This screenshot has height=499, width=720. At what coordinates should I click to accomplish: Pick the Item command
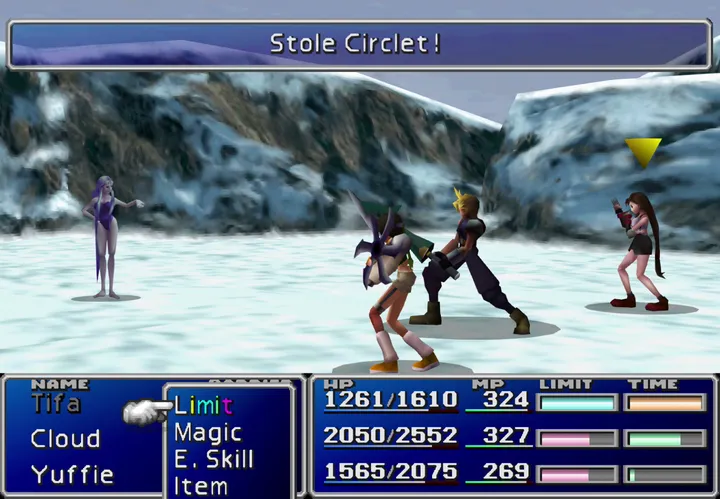pyautogui.click(x=200, y=486)
